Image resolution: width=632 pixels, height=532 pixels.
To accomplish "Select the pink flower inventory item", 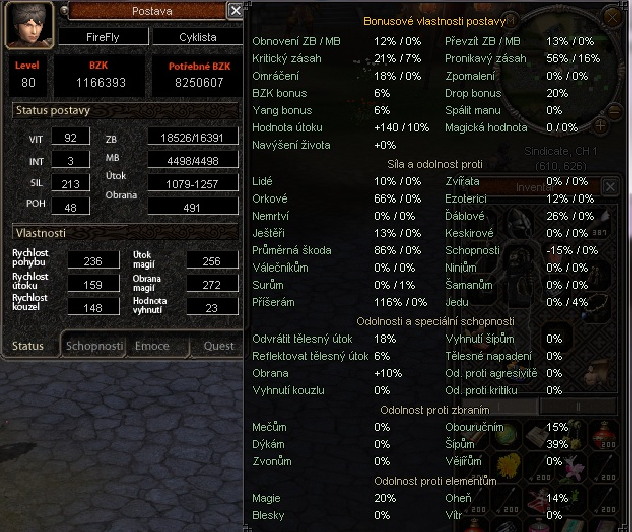I will pos(574,465).
